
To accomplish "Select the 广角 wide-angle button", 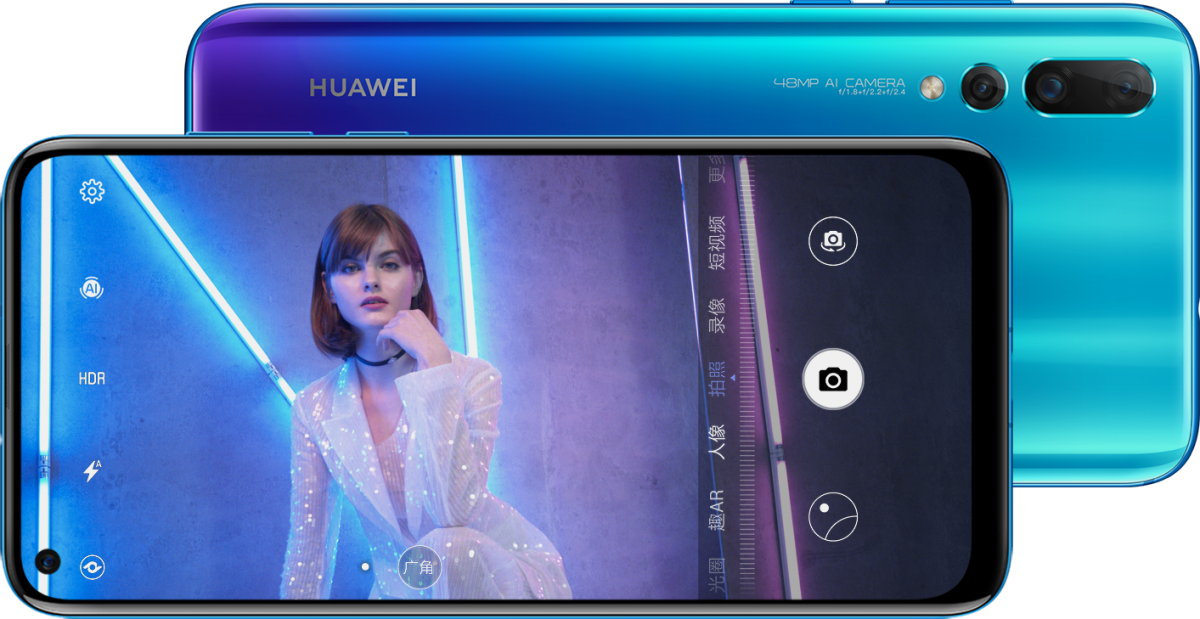I will pyautogui.click(x=419, y=567).
